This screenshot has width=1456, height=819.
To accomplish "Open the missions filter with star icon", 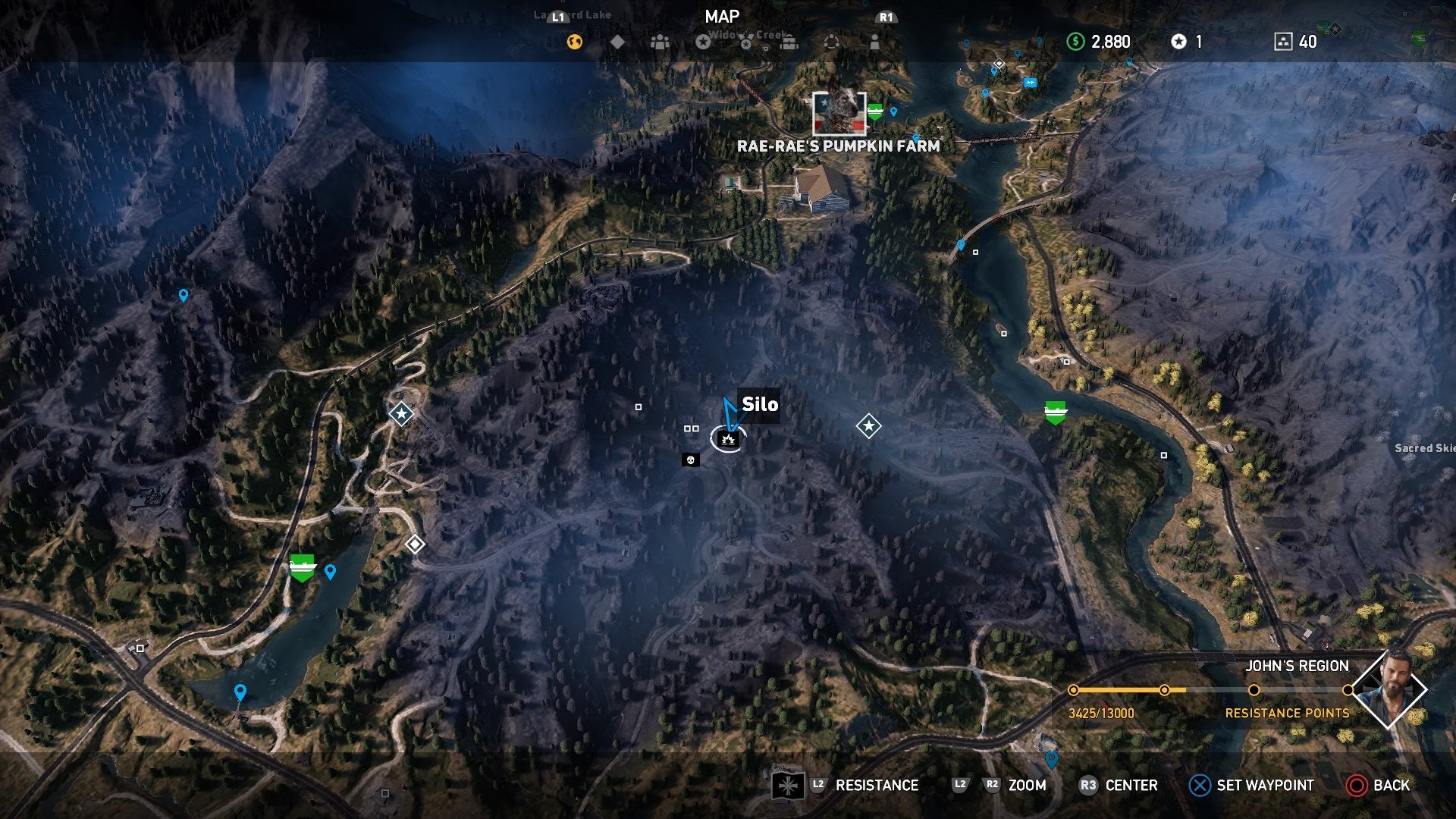I will (x=703, y=43).
